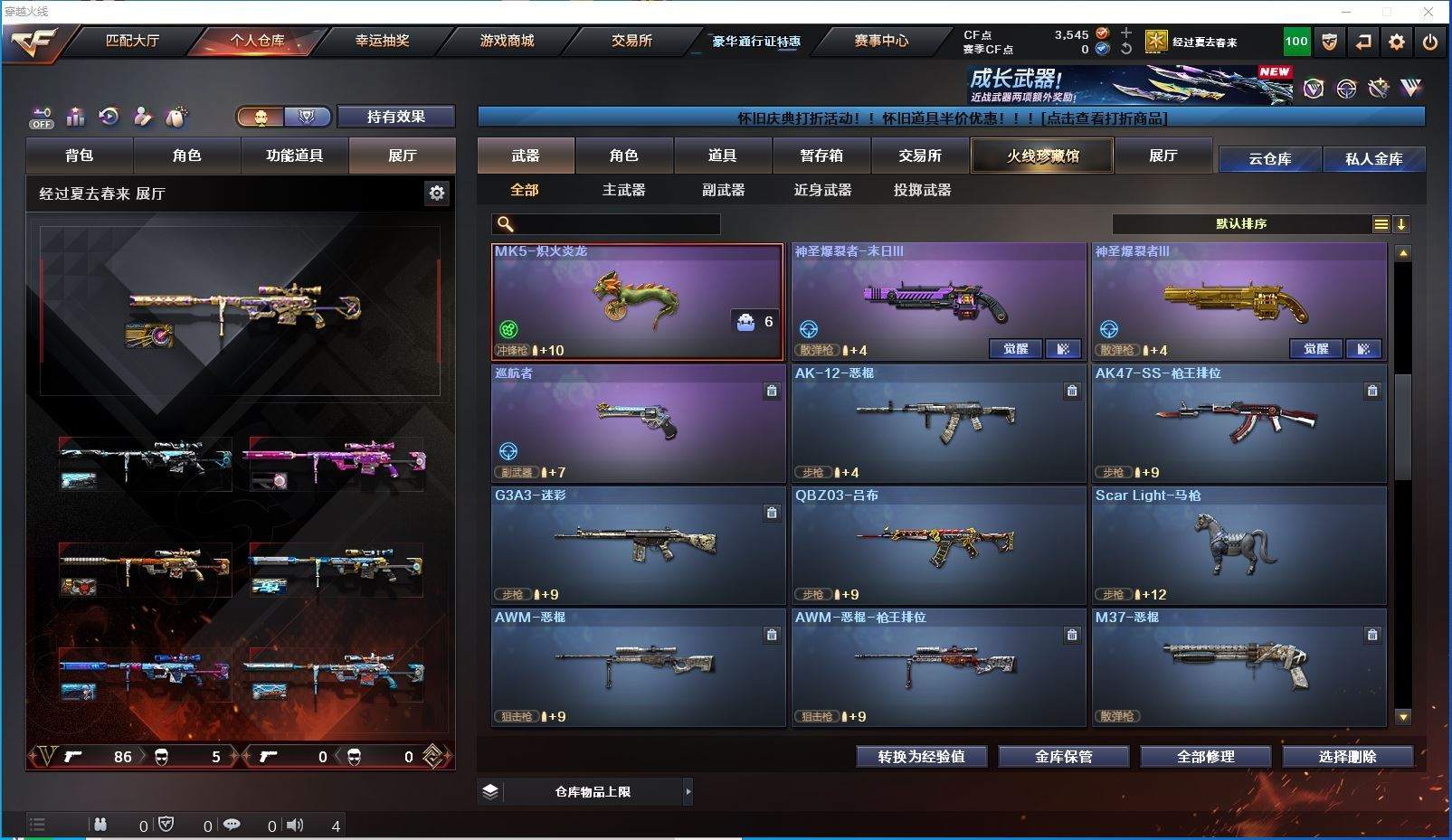Viewport: 1452px width, 840px height.
Task: Pick the Scar Light-马枪 weapon tile
Action: click(1238, 545)
